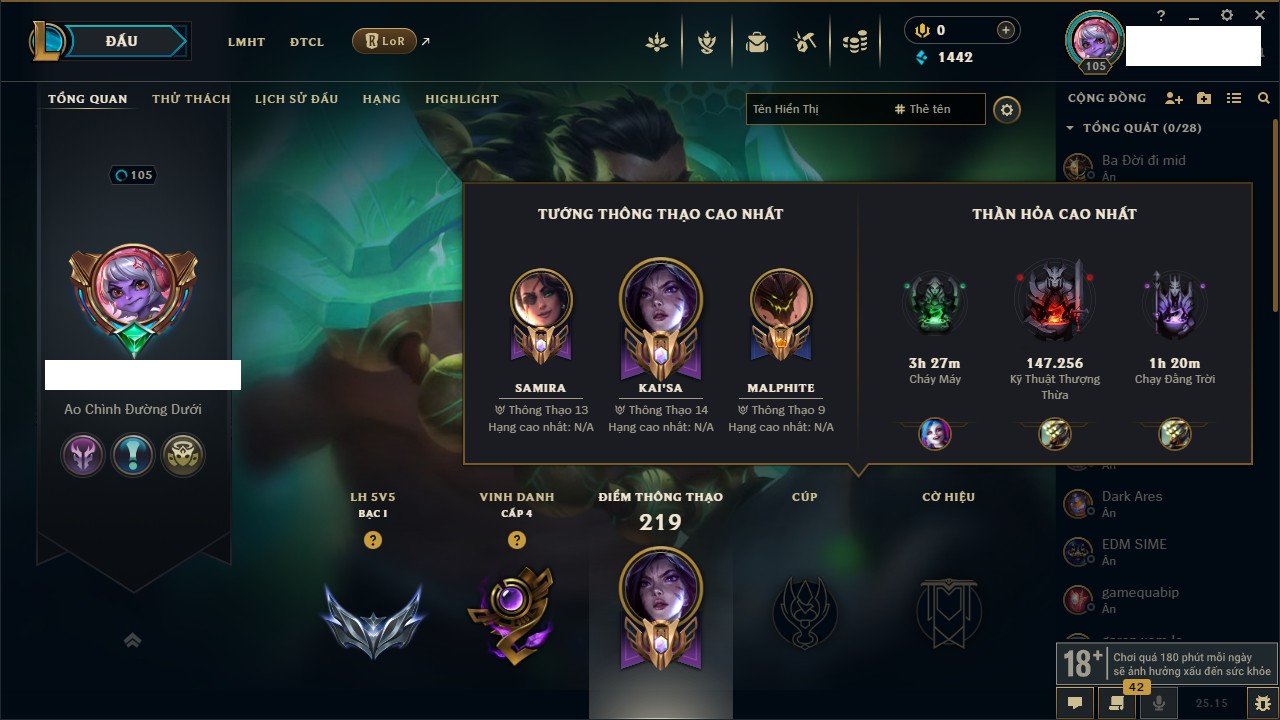The height and width of the screenshot is (720, 1280).
Task: Select friend Dark Ares in list
Action: (1132, 496)
